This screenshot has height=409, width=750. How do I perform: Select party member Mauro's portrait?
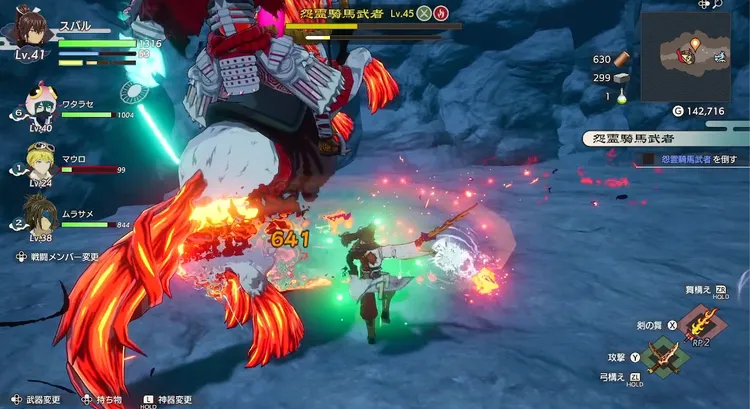41,160
